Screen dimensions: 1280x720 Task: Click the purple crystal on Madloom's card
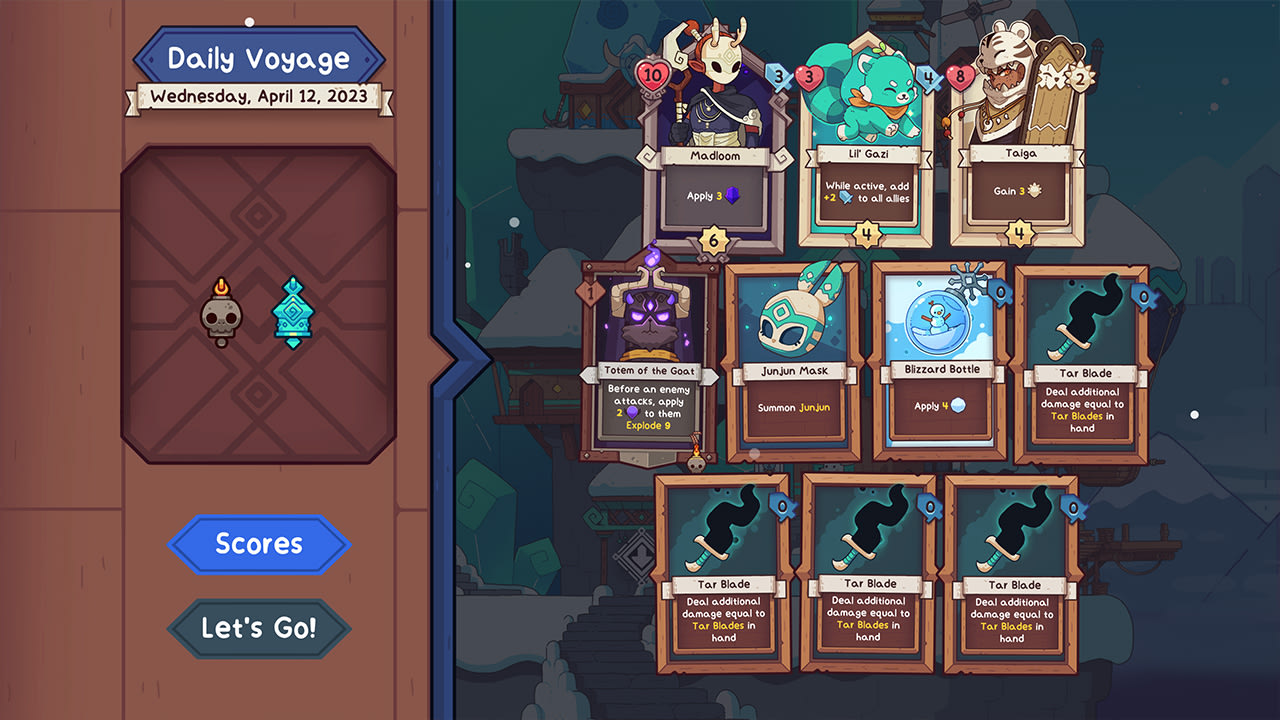tap(735, 196)
